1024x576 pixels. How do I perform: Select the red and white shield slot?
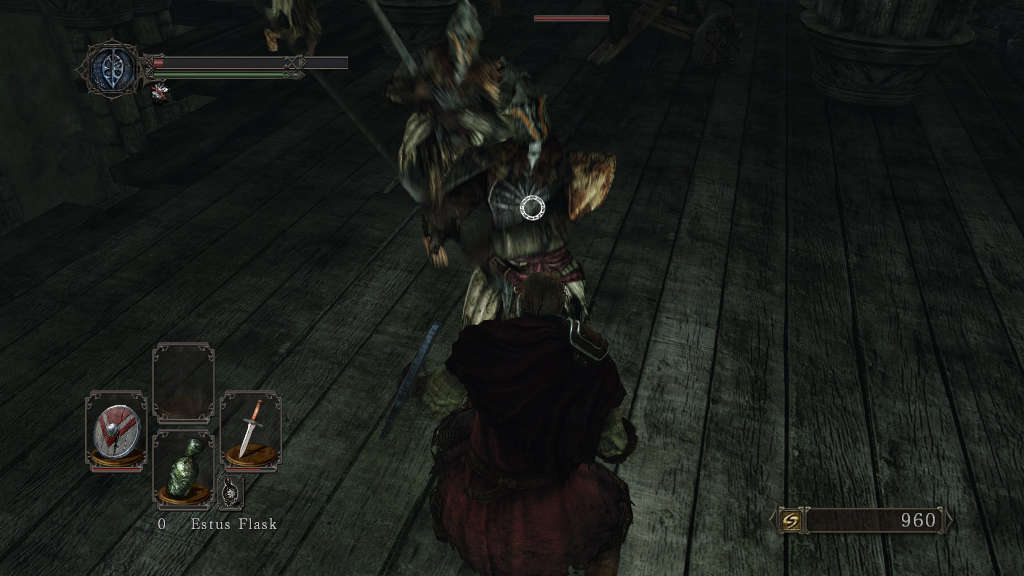115,431
